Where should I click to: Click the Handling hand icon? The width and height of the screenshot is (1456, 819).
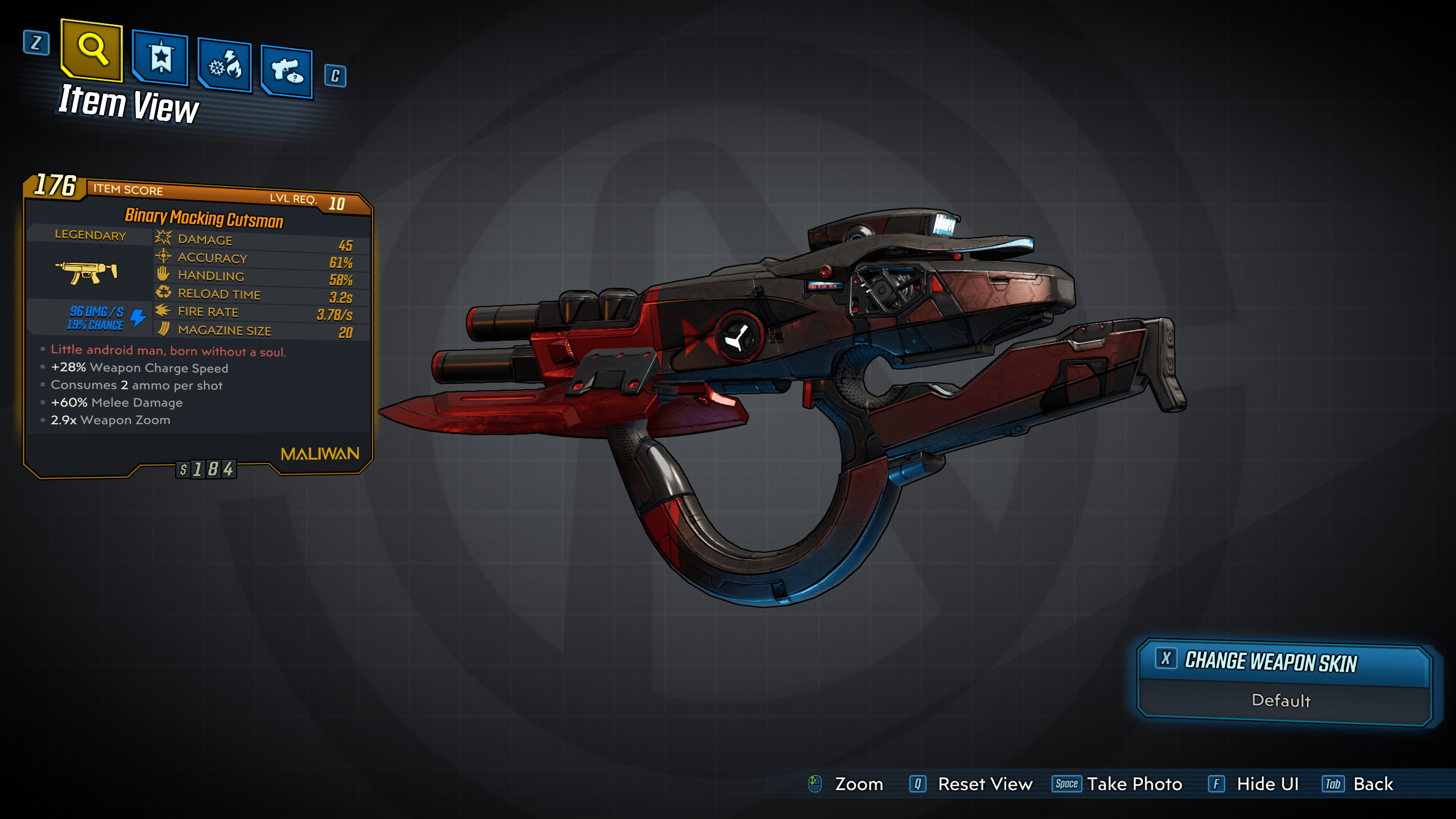(162, 275)
